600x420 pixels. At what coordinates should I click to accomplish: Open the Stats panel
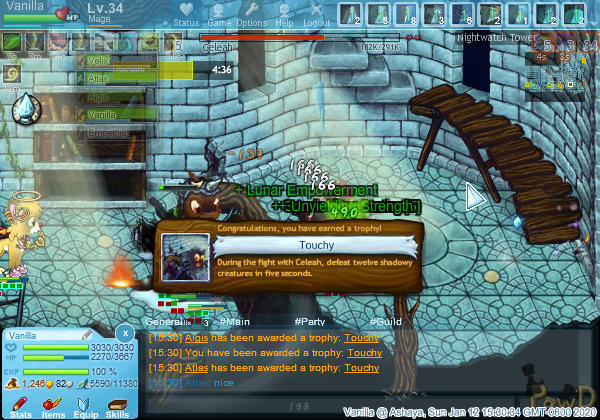21,404
